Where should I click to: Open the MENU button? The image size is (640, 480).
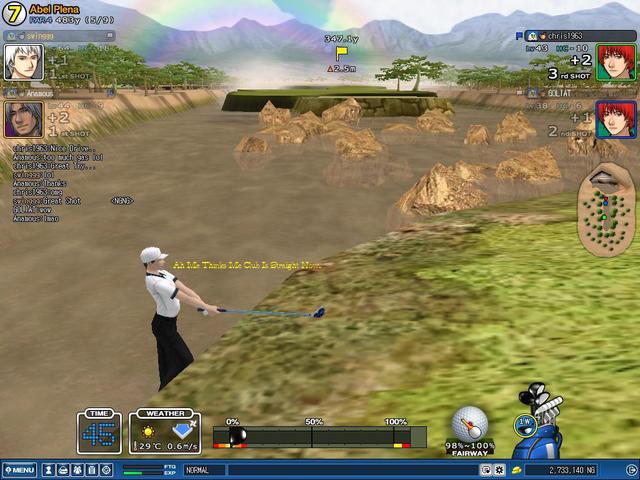click(19, 469)
